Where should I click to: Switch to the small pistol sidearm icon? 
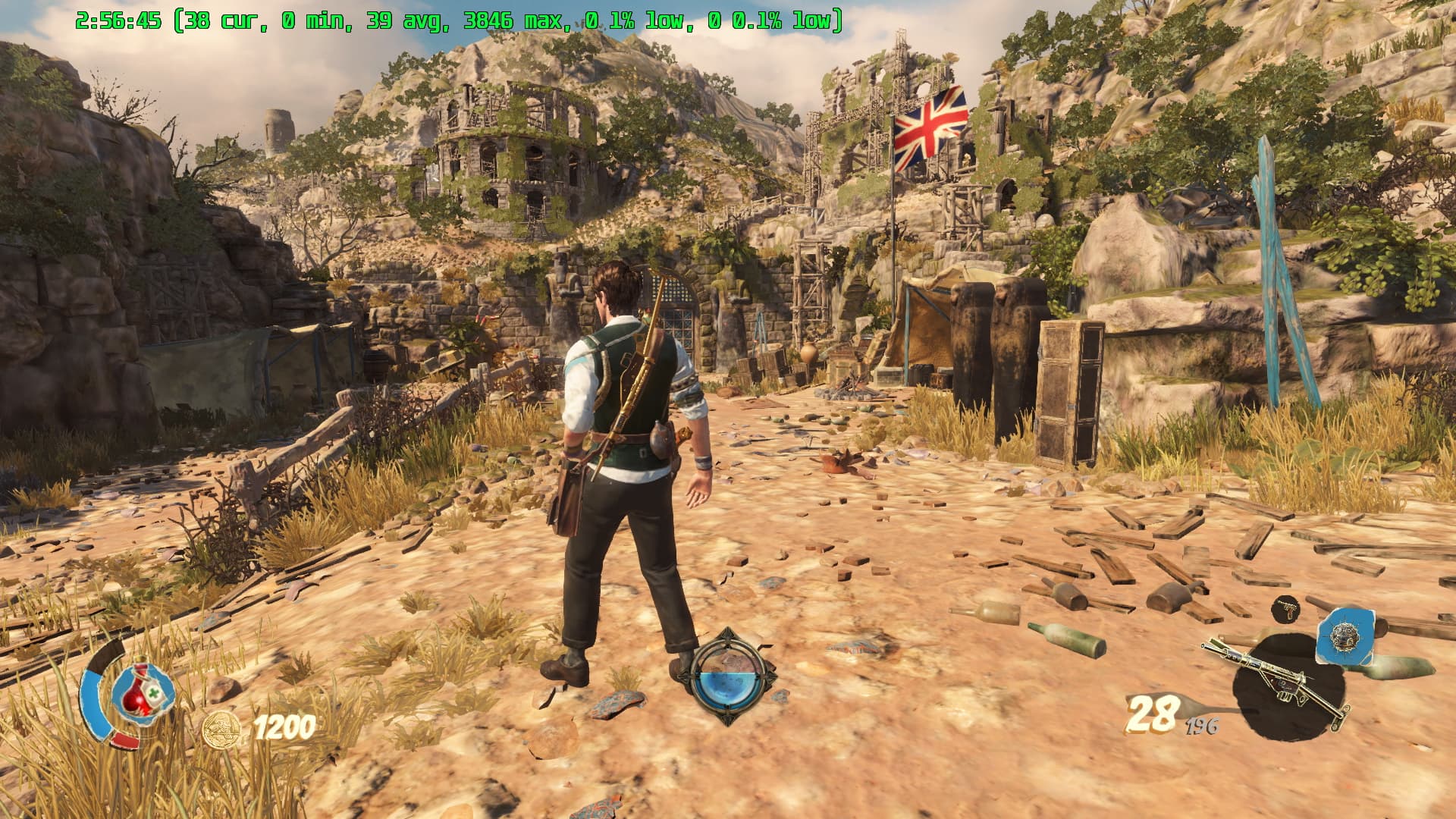1285,607
